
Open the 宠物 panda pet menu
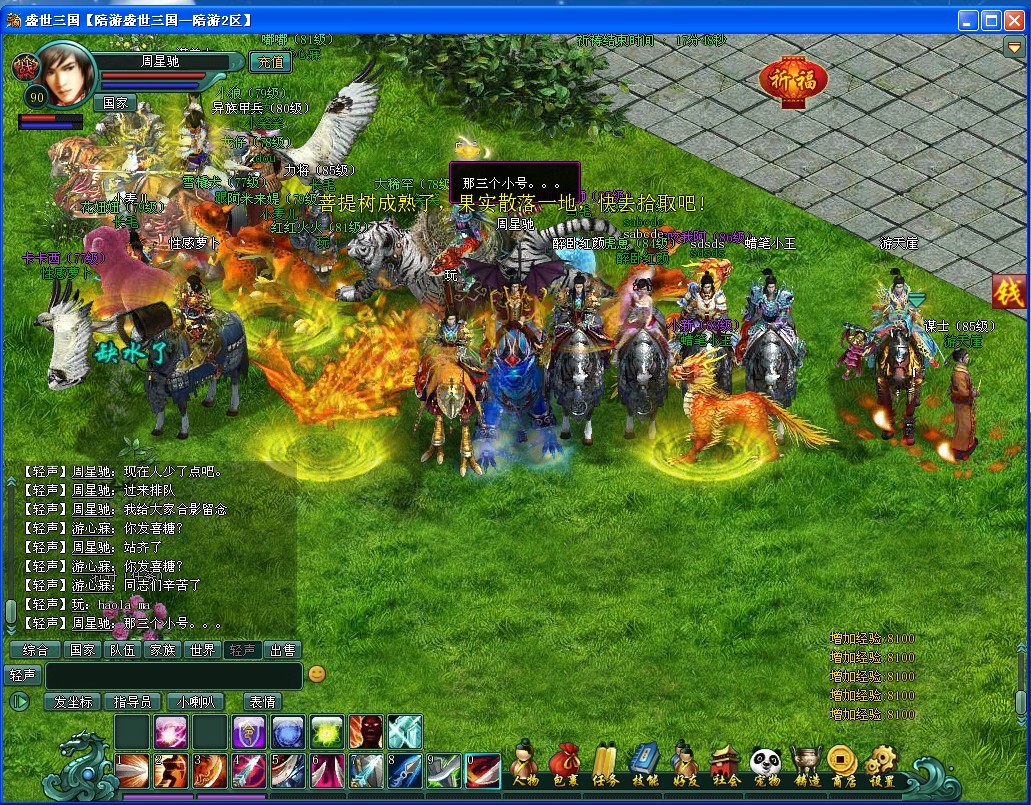(x=765, y=763)
